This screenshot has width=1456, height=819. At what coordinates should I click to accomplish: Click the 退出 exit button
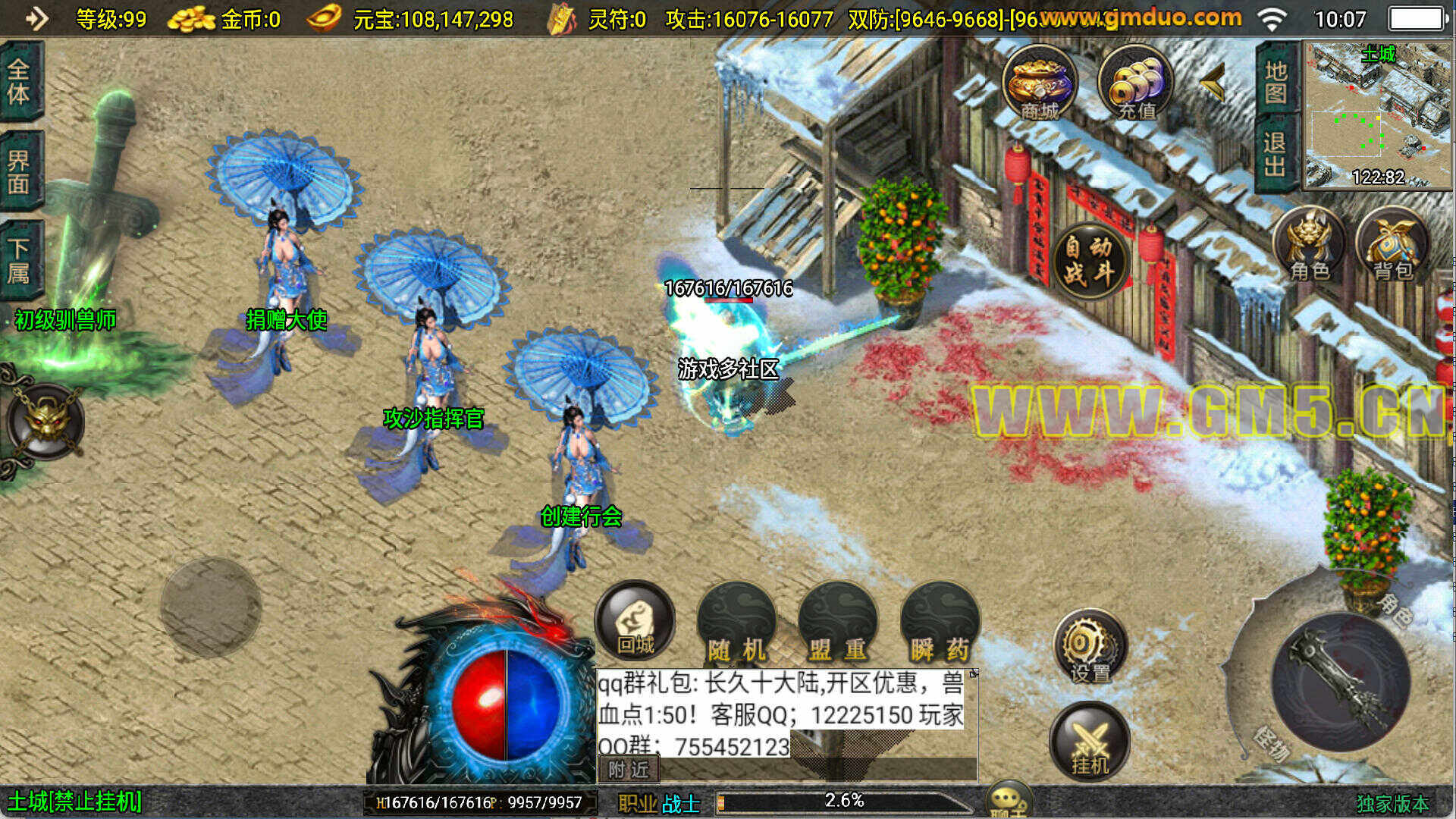[1276, 155]
